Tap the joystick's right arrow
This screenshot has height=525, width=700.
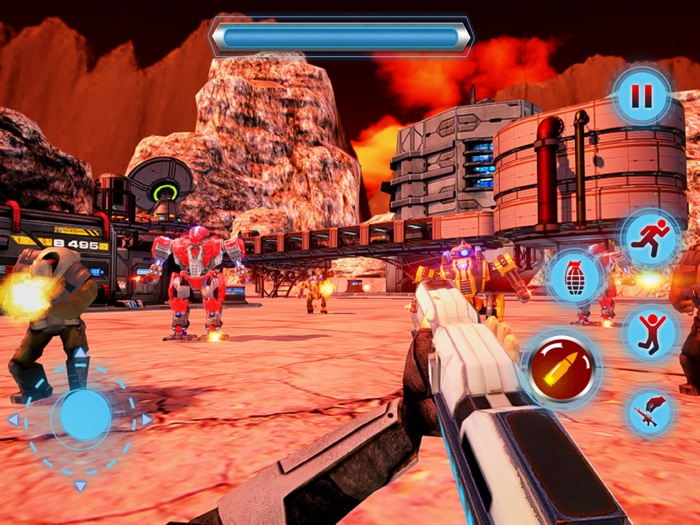point(146,419)
